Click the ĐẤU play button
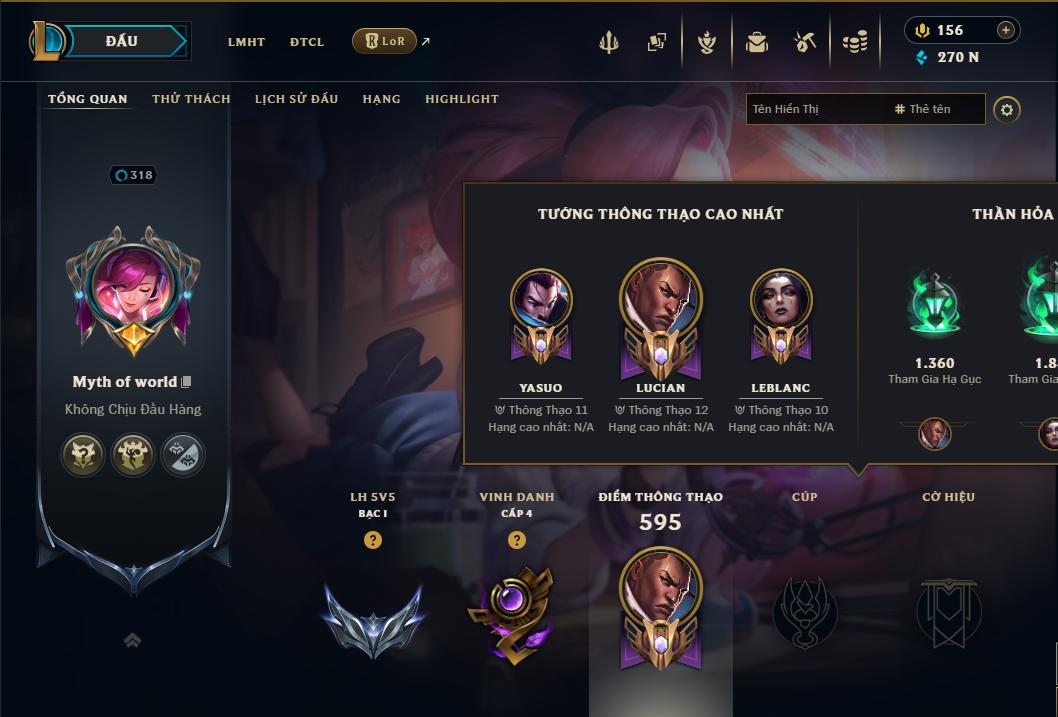 pos(122,41)
